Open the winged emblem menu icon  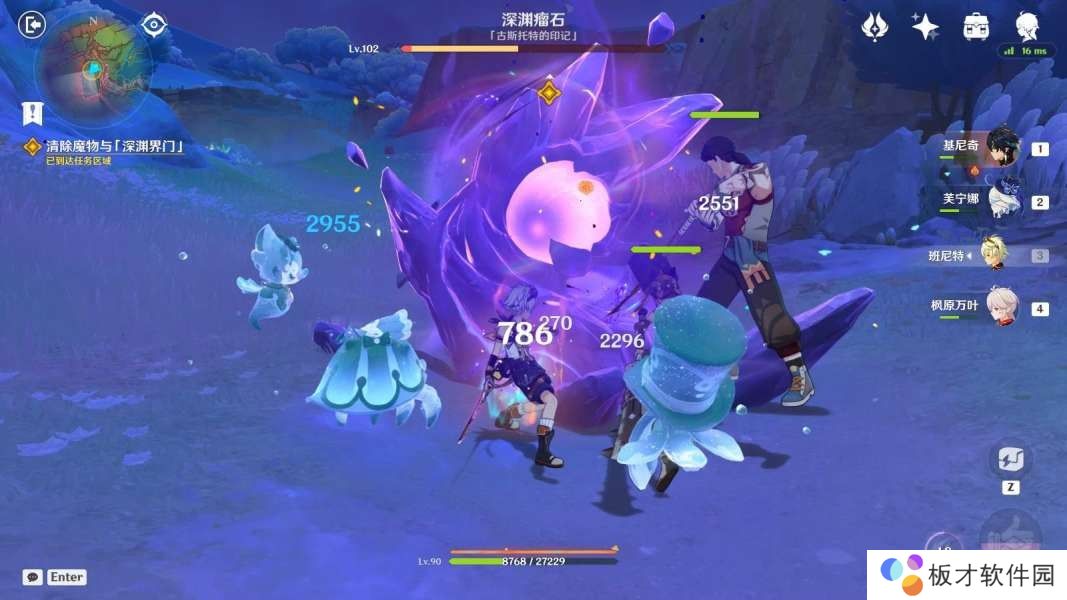875,27
